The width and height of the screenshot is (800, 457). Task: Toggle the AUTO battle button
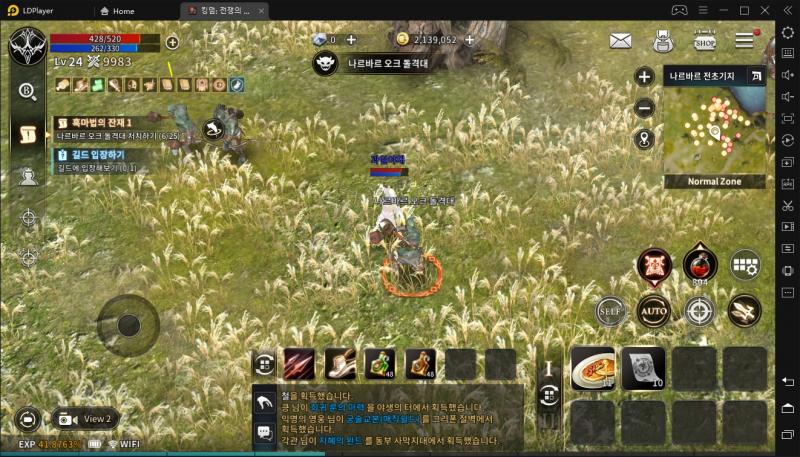653,310
